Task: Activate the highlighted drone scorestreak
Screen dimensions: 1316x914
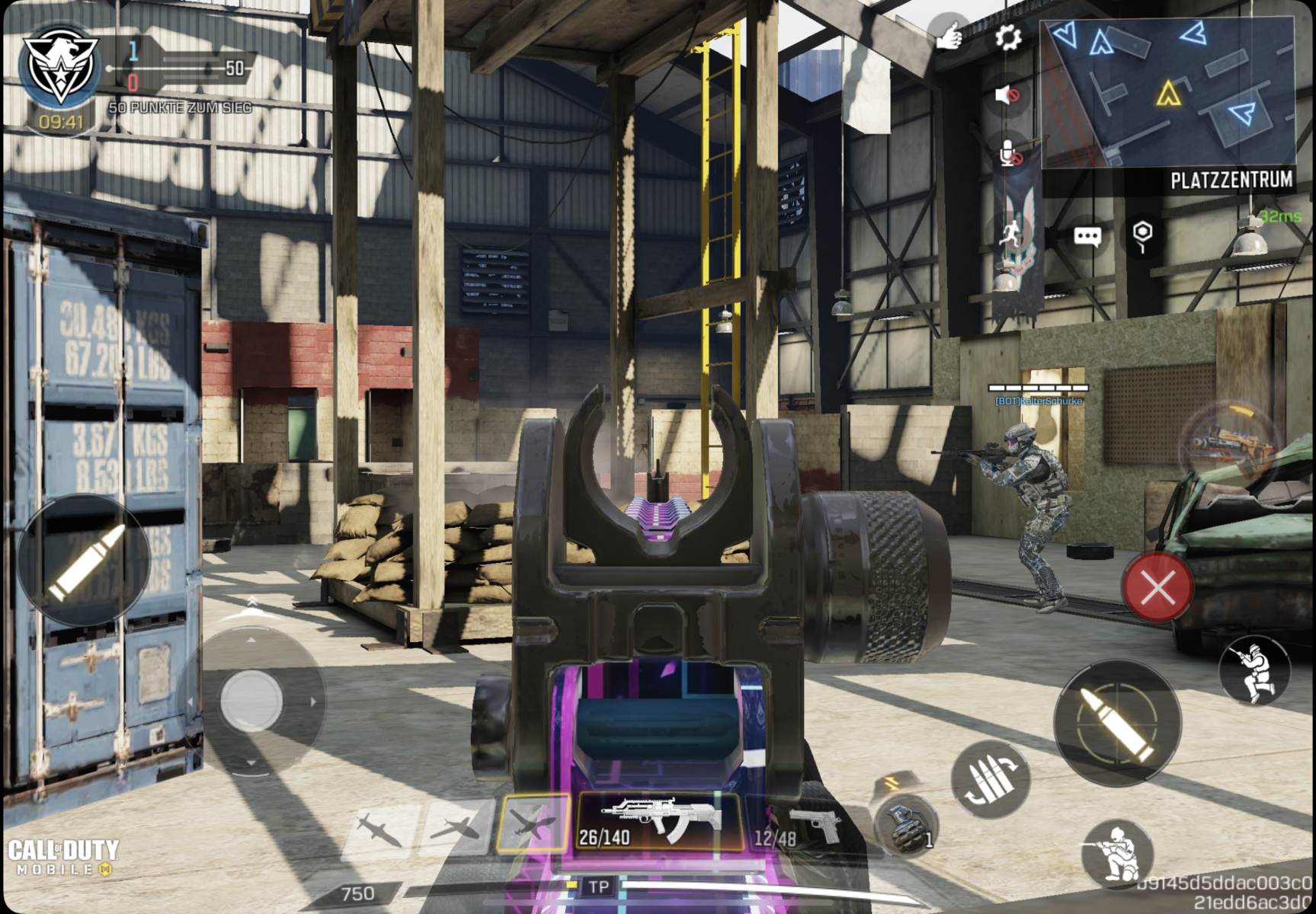Action: coord(533,823)
